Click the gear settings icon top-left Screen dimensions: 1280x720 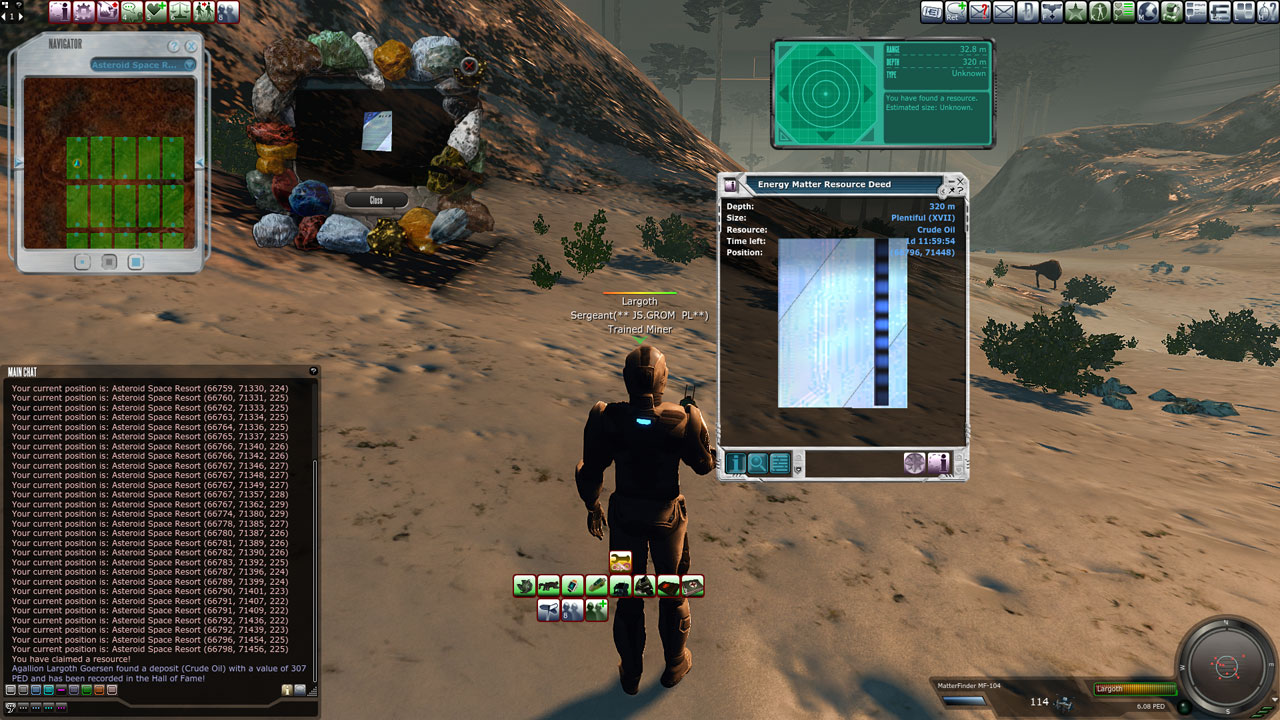pyautogui.click(x=84, y=12)
